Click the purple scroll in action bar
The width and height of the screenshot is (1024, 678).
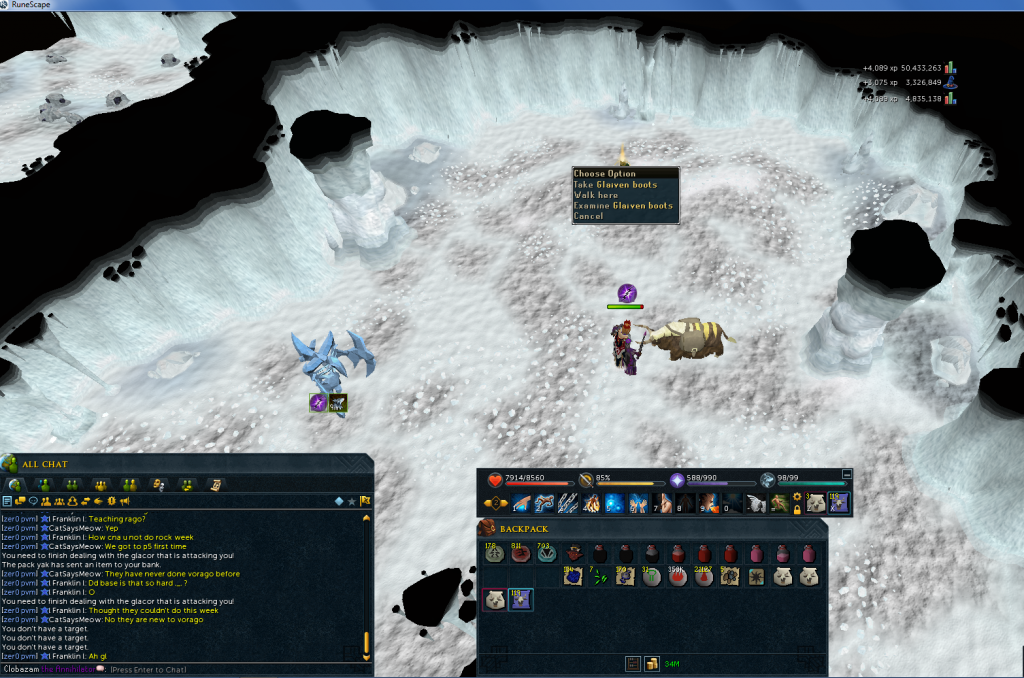click(837, 502)
